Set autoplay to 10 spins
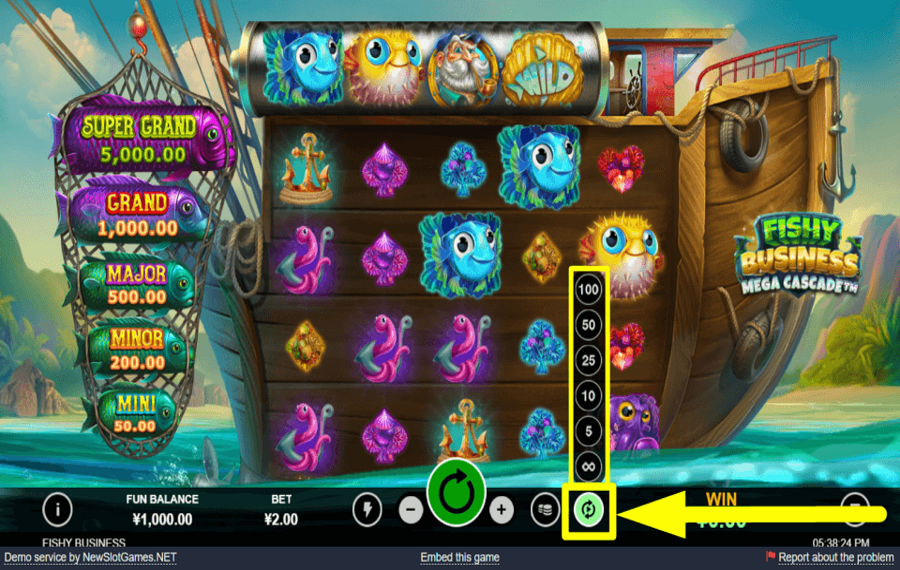900x570 pixels. coord(590,396)
